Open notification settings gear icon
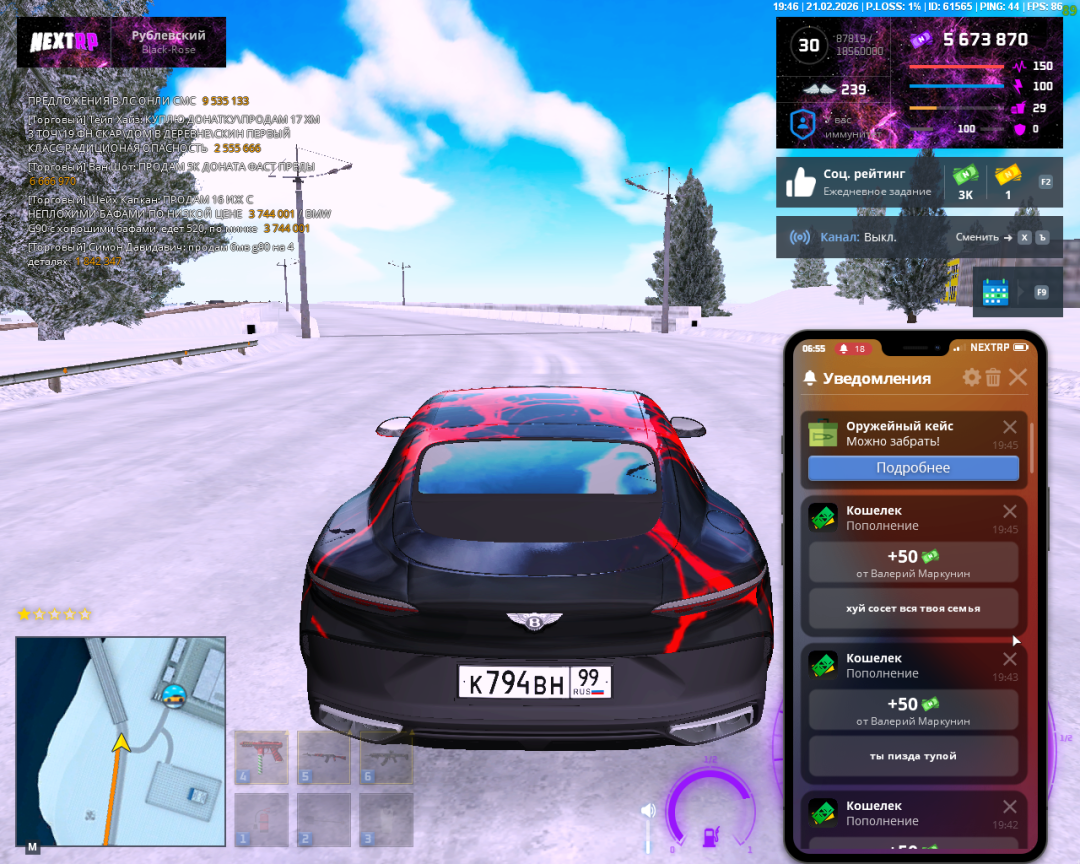 coord(971,377)
